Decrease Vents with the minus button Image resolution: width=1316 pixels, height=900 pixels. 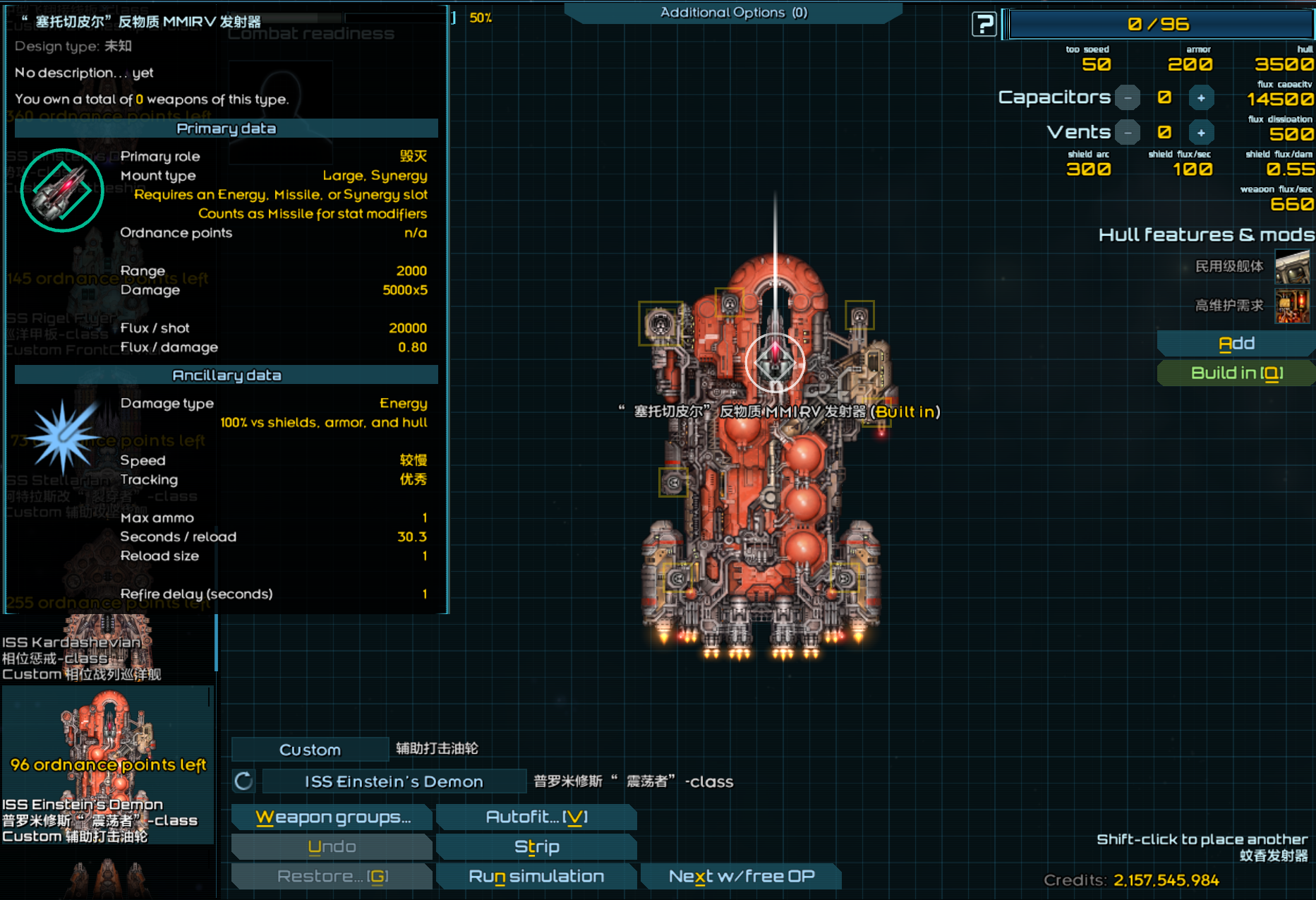coord(1128,133)
